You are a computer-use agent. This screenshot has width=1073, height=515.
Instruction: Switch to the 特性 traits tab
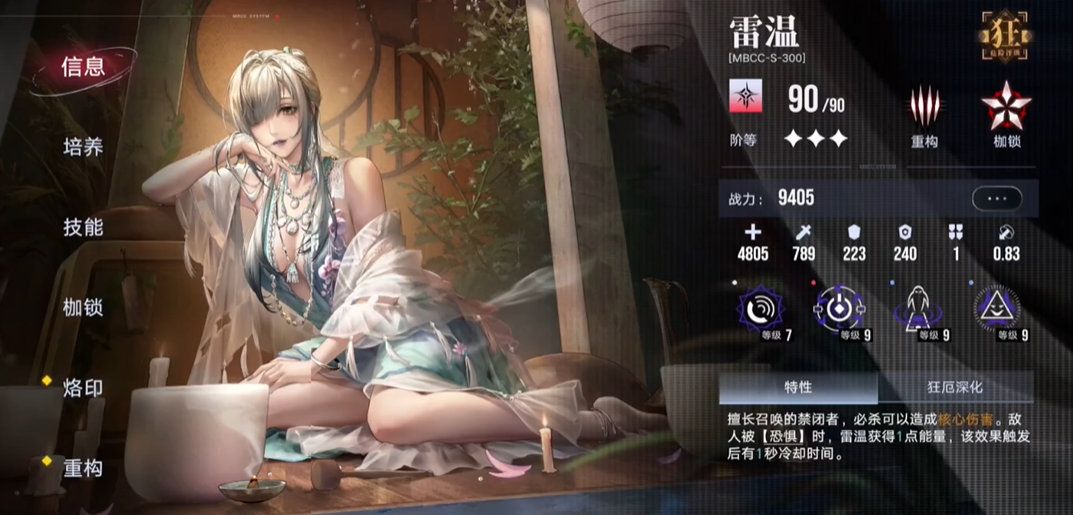point(797,387)
